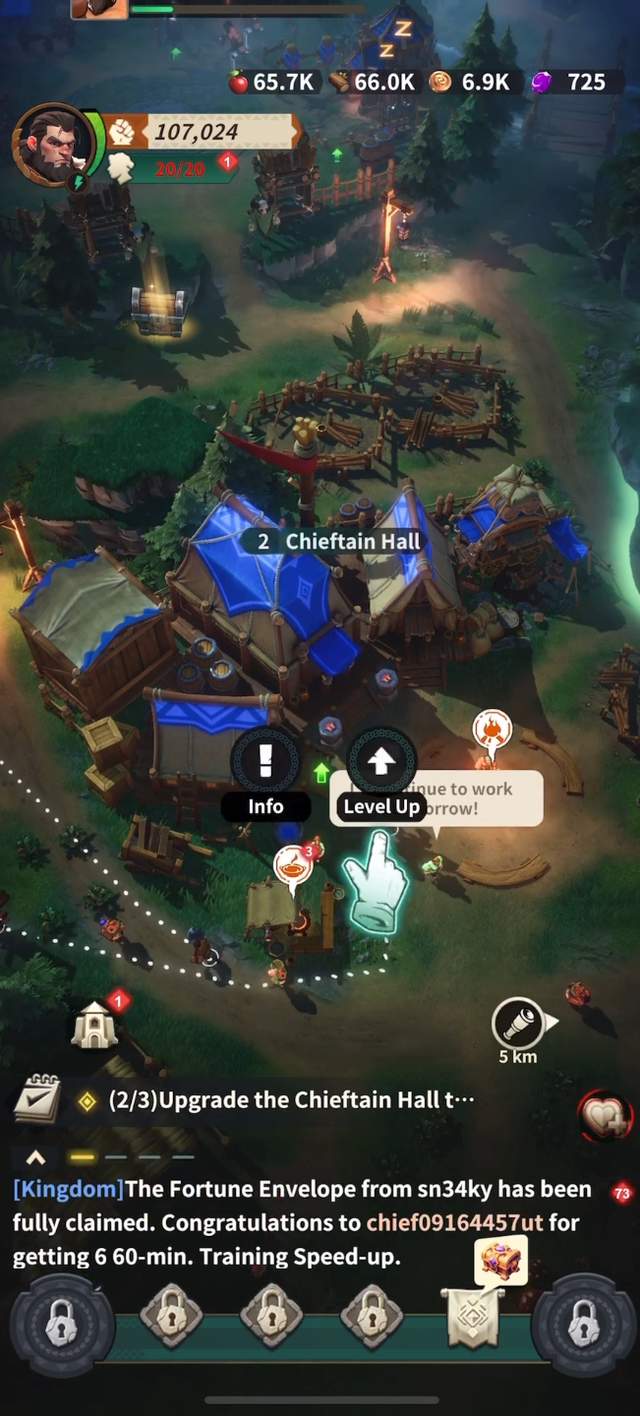Tap the Level Up arrow button
The width and height of the screenshot is (640, 1416).
click(x=380, y=764)
